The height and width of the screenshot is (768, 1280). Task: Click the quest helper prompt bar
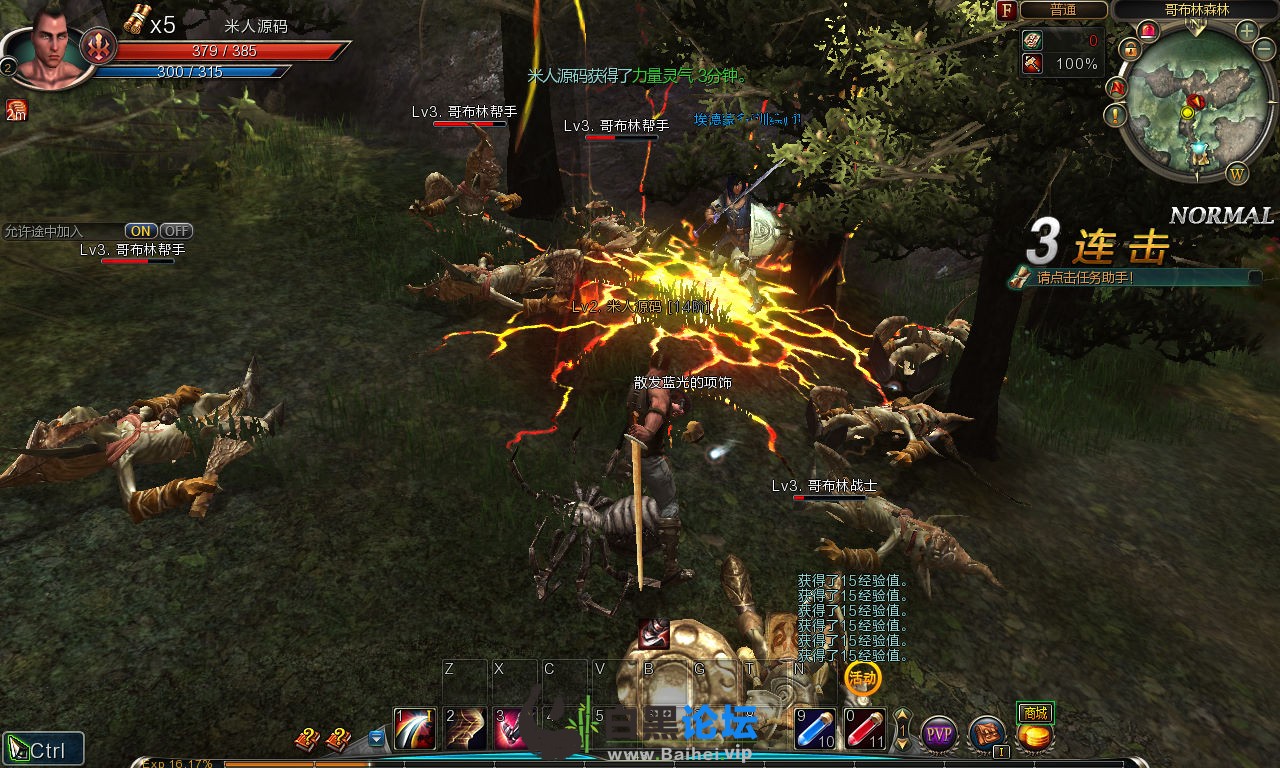click(x=1135, y=277)
